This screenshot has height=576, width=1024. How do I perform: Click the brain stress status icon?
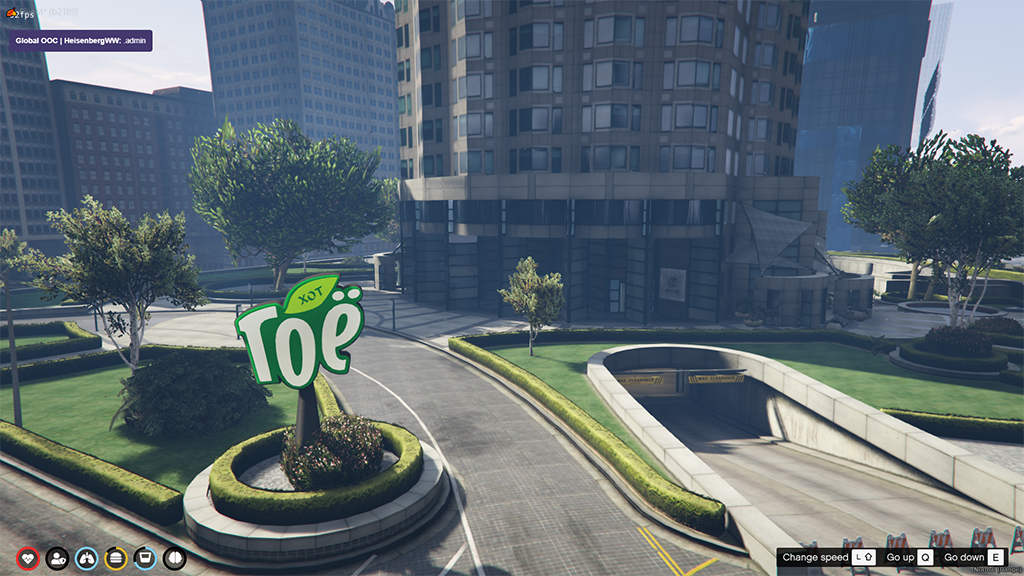coord(175,558)
